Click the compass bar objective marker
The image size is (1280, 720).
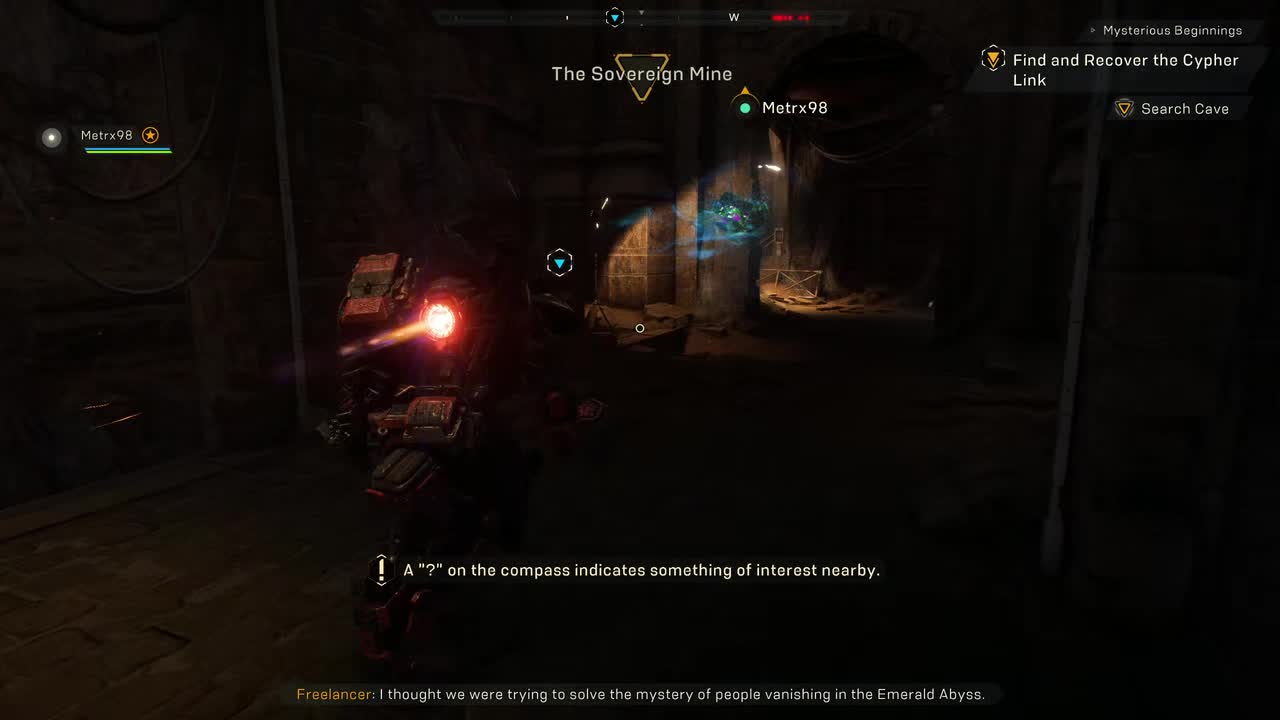click(x=615, y=17)
